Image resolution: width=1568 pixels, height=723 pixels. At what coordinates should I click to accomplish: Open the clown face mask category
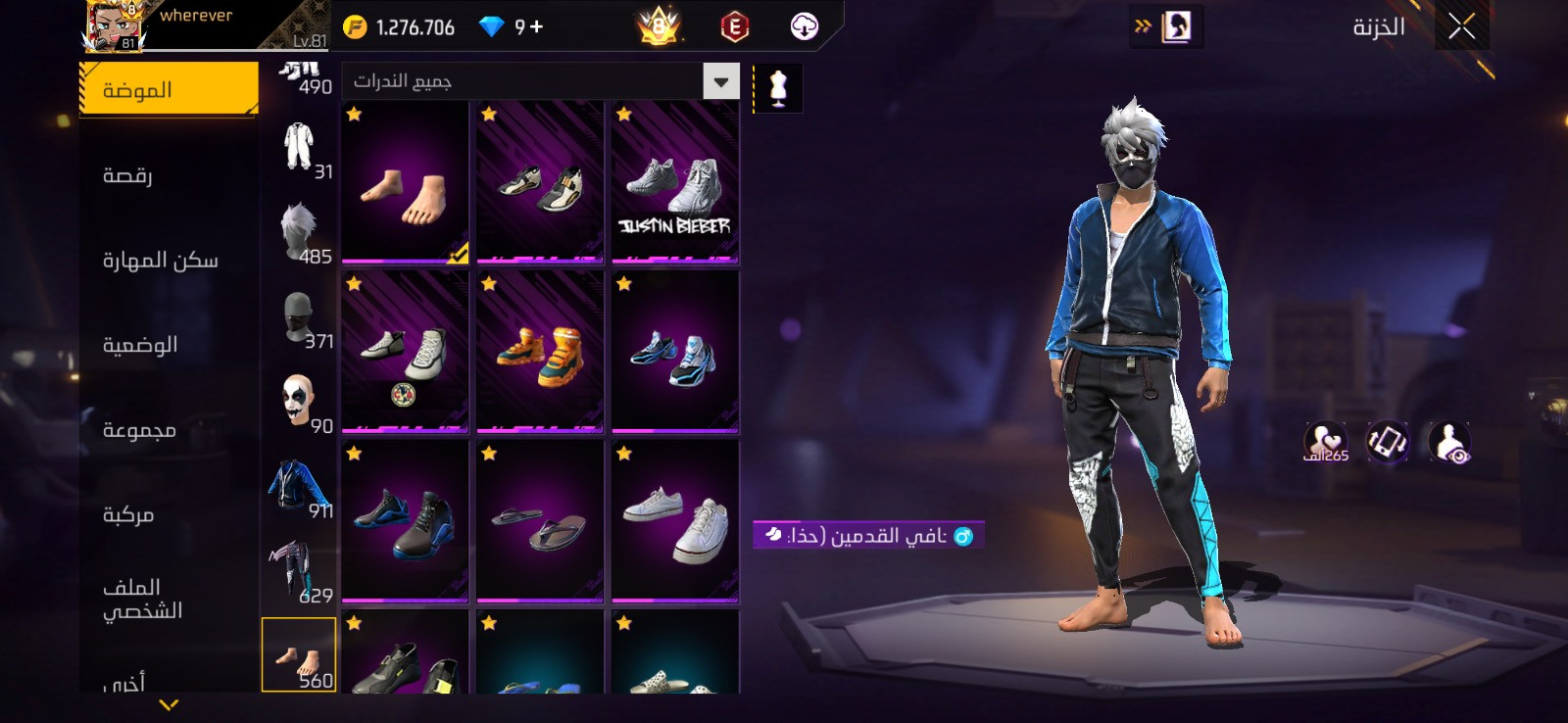coord(299,401)
